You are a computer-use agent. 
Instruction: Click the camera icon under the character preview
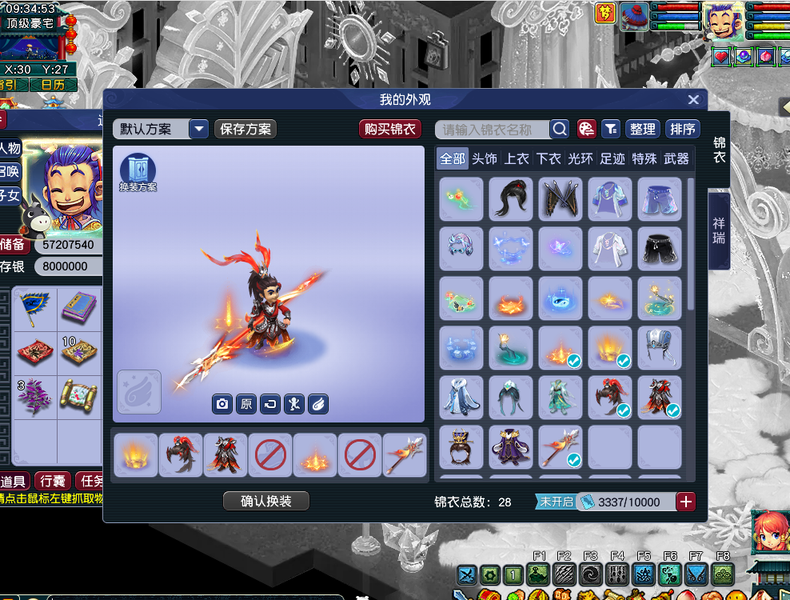point(221,404)
